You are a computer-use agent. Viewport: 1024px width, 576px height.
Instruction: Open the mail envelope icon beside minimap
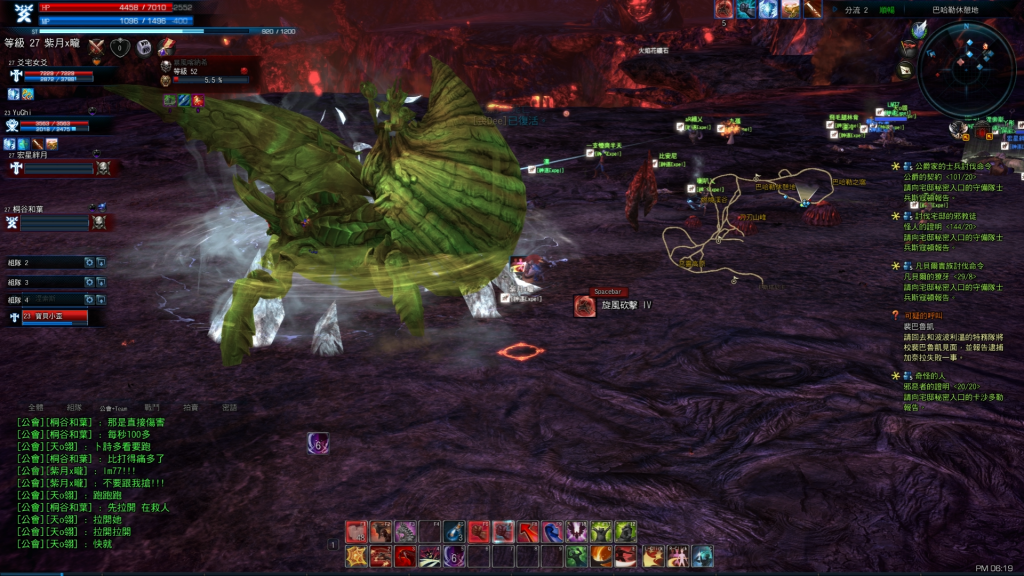(x=905, y=68)
